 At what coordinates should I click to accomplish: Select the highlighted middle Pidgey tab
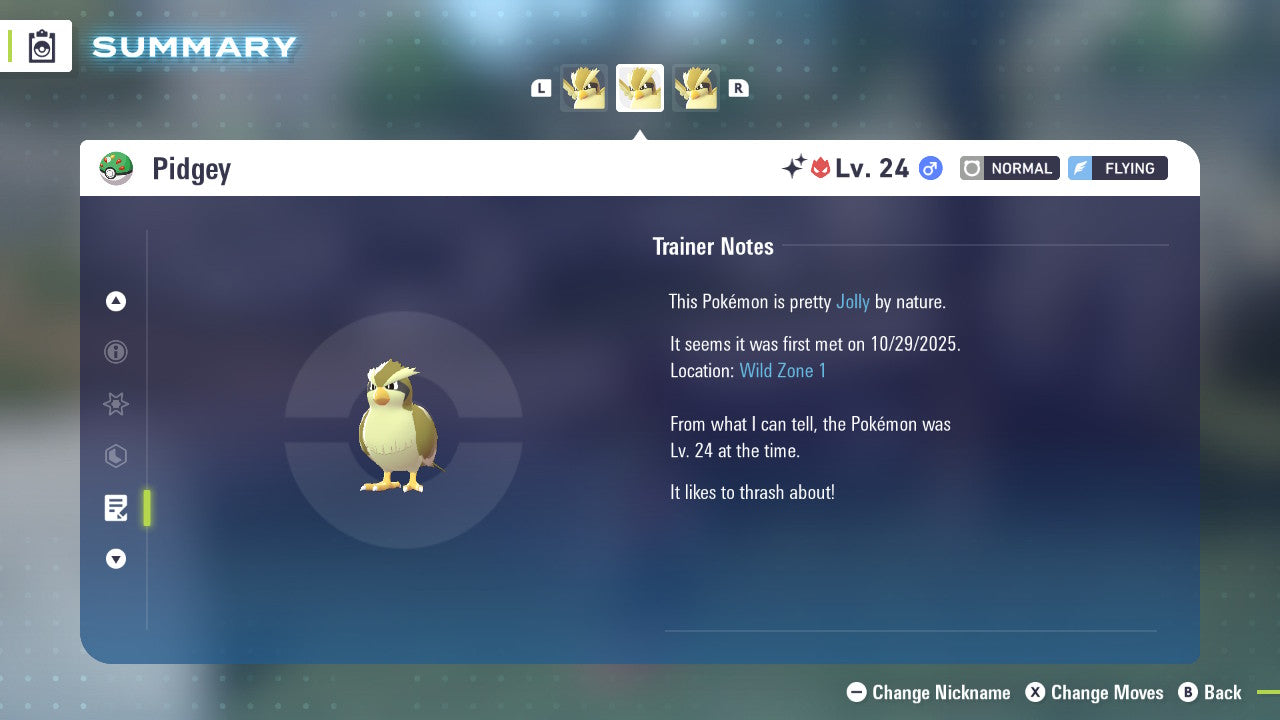(640, 88)
